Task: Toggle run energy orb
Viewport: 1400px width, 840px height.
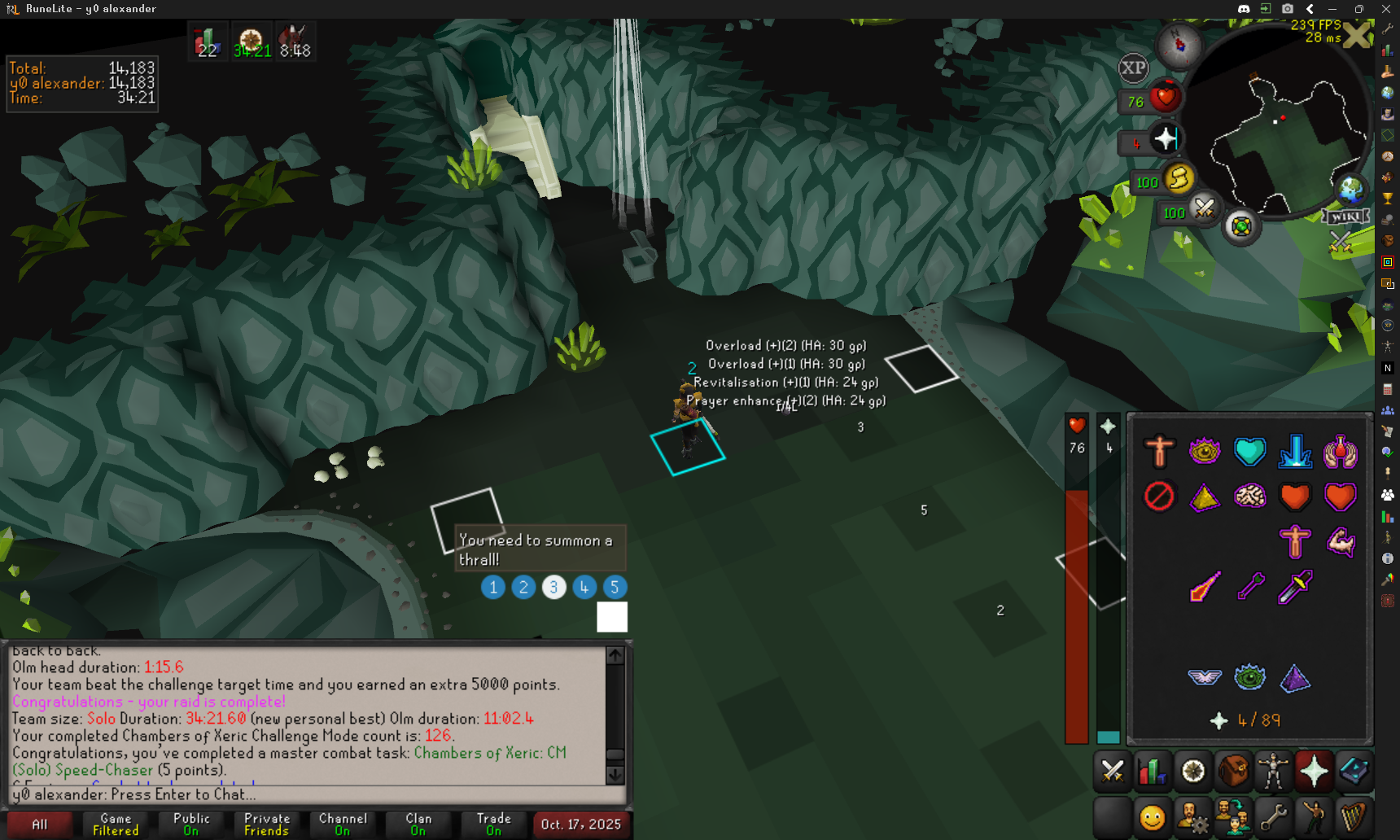Action: pyautogui.click(x=1179, y=178)
